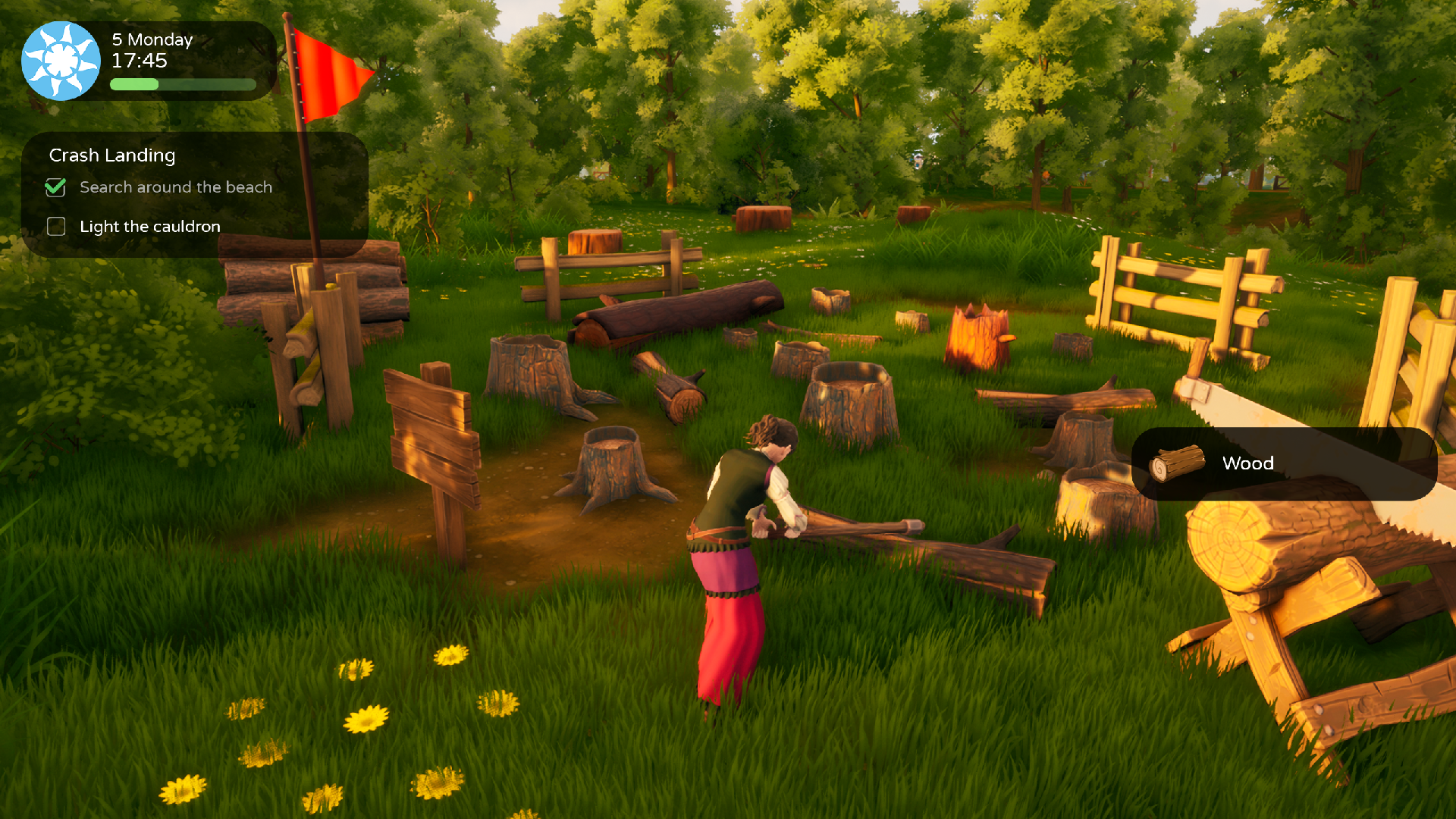Collapse the Crash Landing quest panel
Viewport: 1456px width, 819px height.
tap(112, 155)
